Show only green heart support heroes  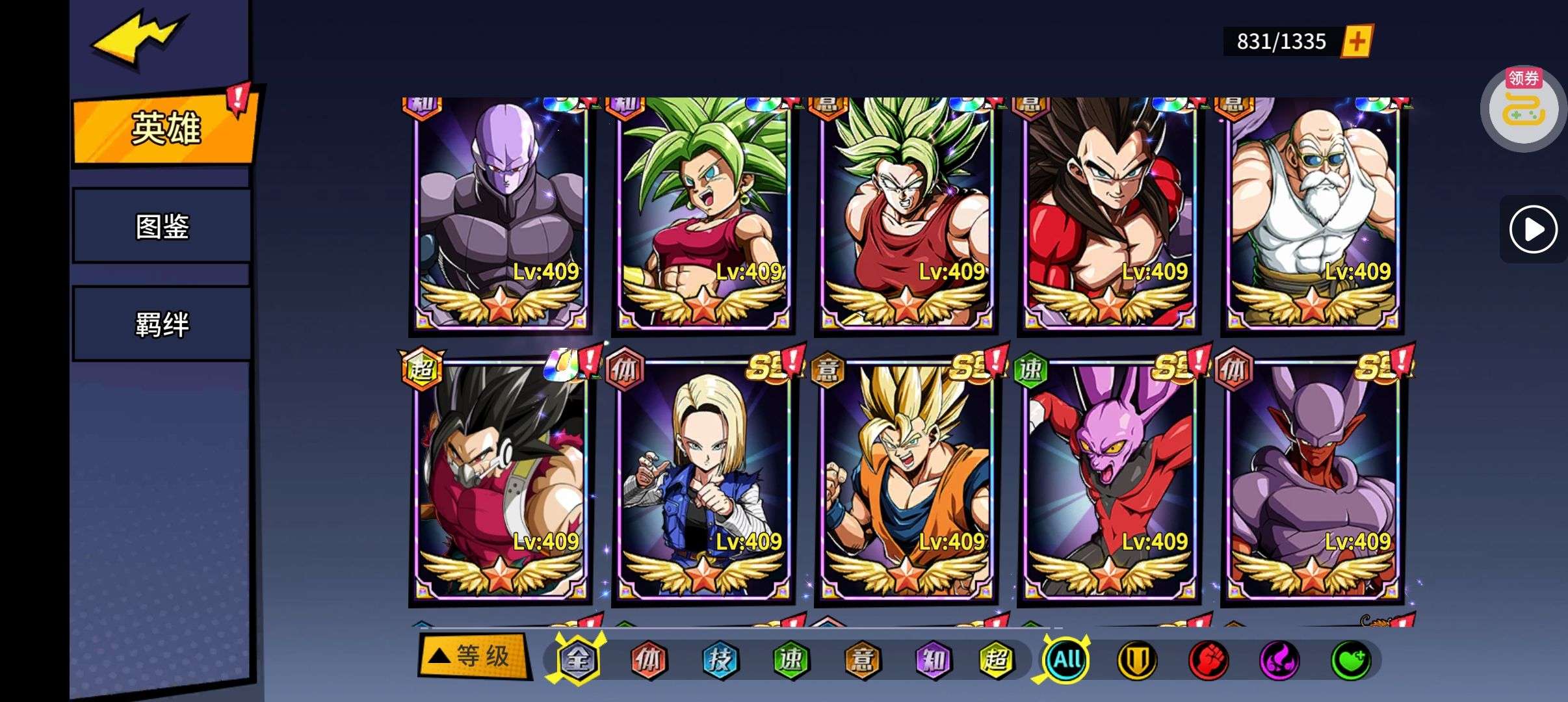[x=1350, y=660]
